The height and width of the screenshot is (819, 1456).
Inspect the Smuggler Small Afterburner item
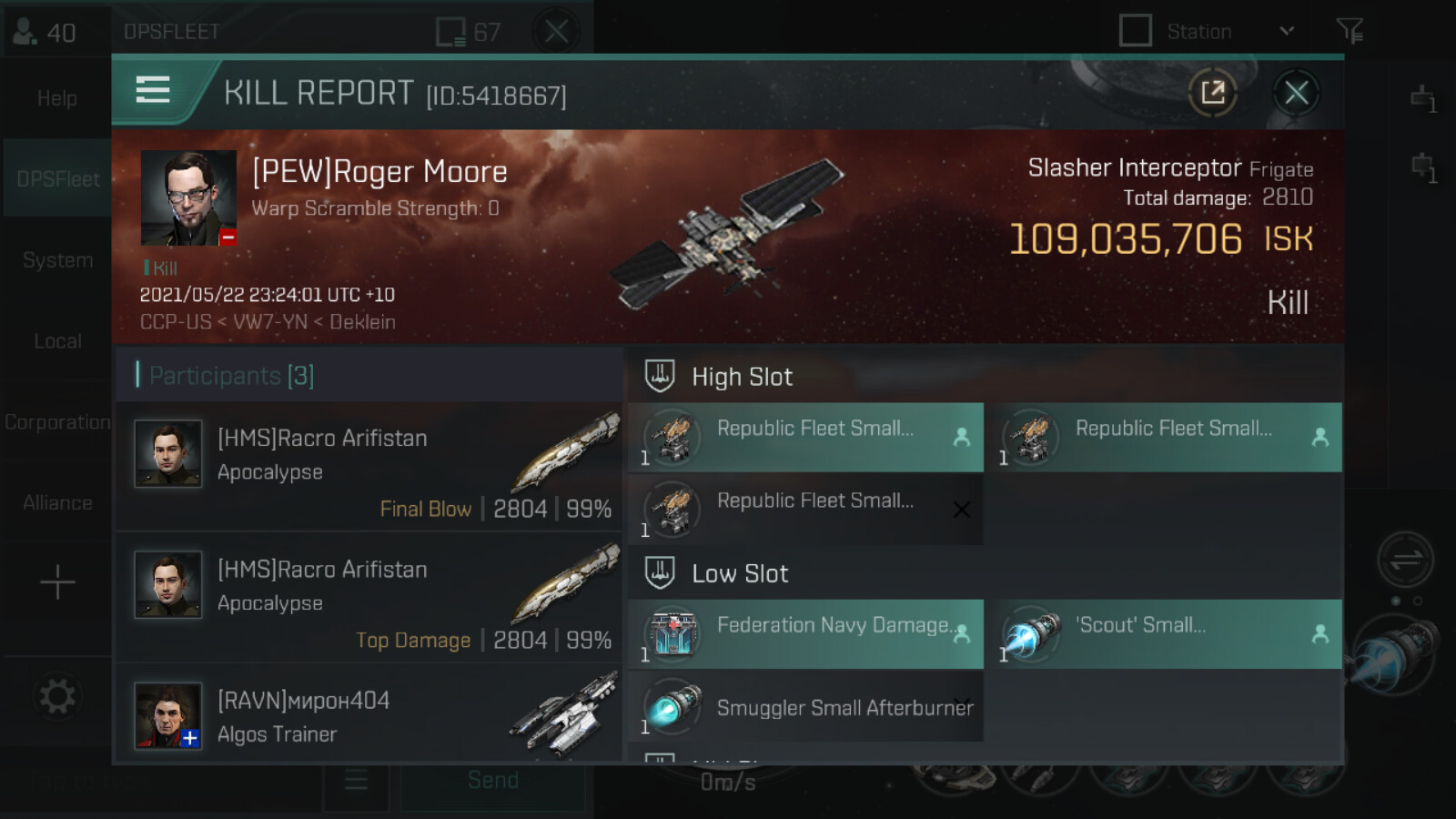pos(805,708)
